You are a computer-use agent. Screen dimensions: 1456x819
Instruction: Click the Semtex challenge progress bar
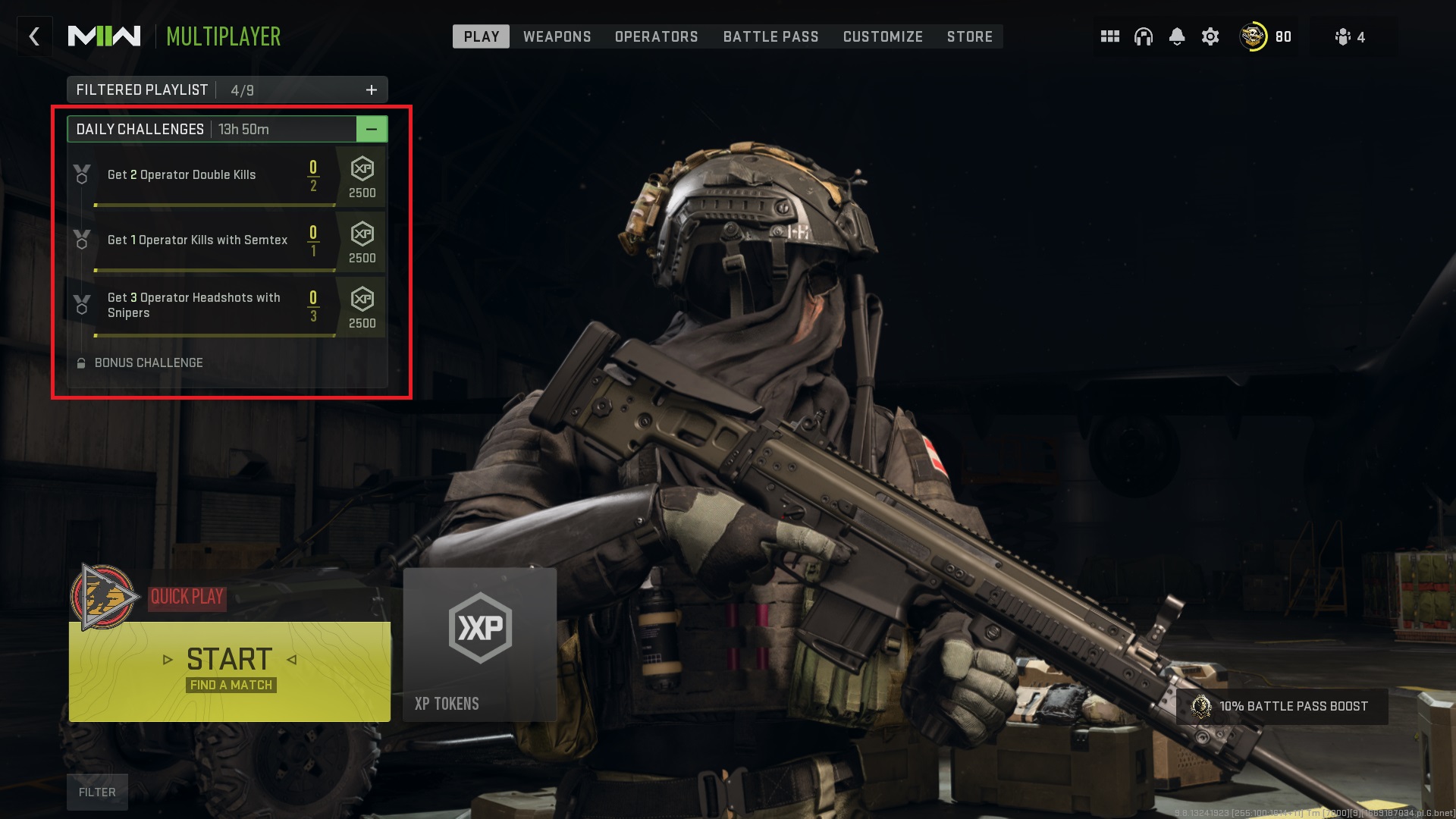(x=215, y=270)
